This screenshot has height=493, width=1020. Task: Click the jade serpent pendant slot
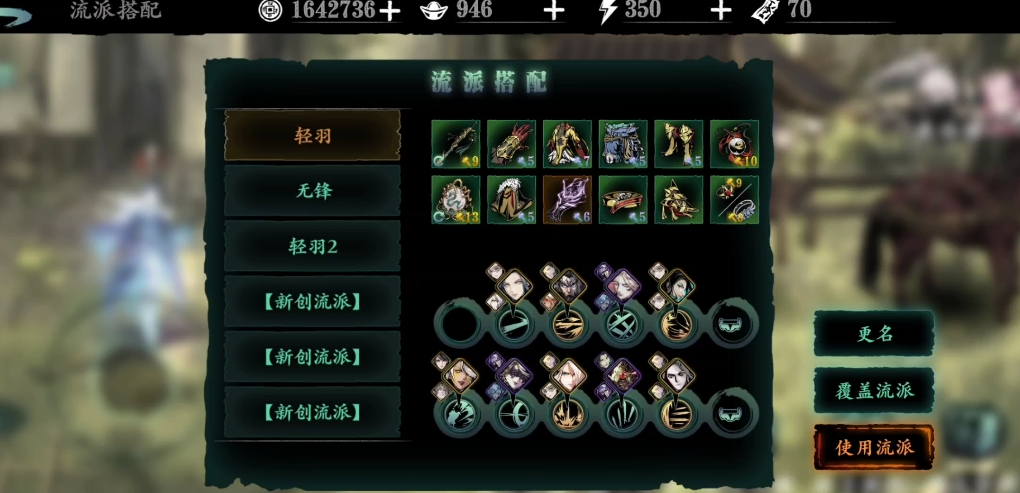point(456,200)
